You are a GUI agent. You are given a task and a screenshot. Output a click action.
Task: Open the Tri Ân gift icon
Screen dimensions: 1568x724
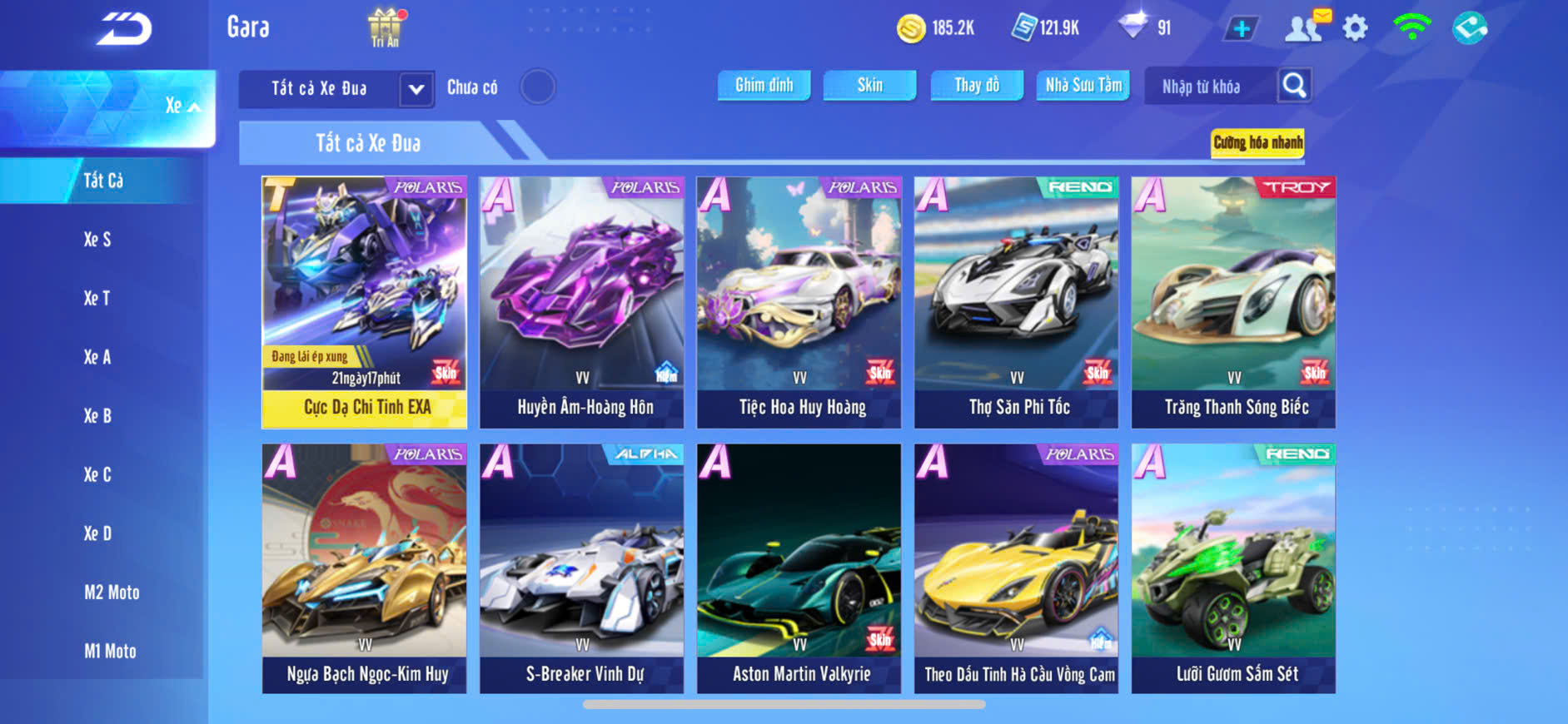click(x=385, y=27)
